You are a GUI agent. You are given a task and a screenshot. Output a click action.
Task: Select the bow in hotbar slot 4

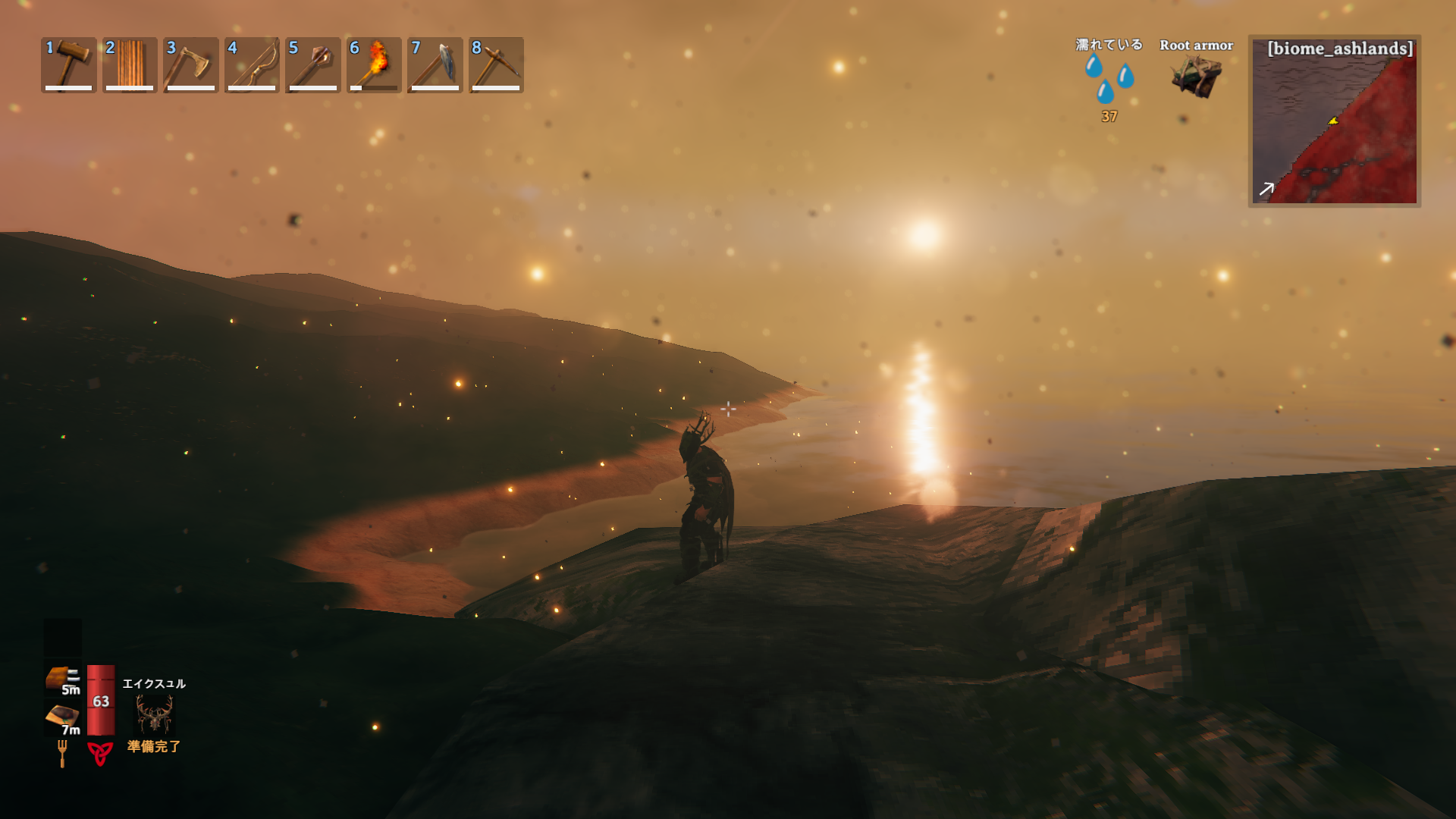tap(252, 64)
